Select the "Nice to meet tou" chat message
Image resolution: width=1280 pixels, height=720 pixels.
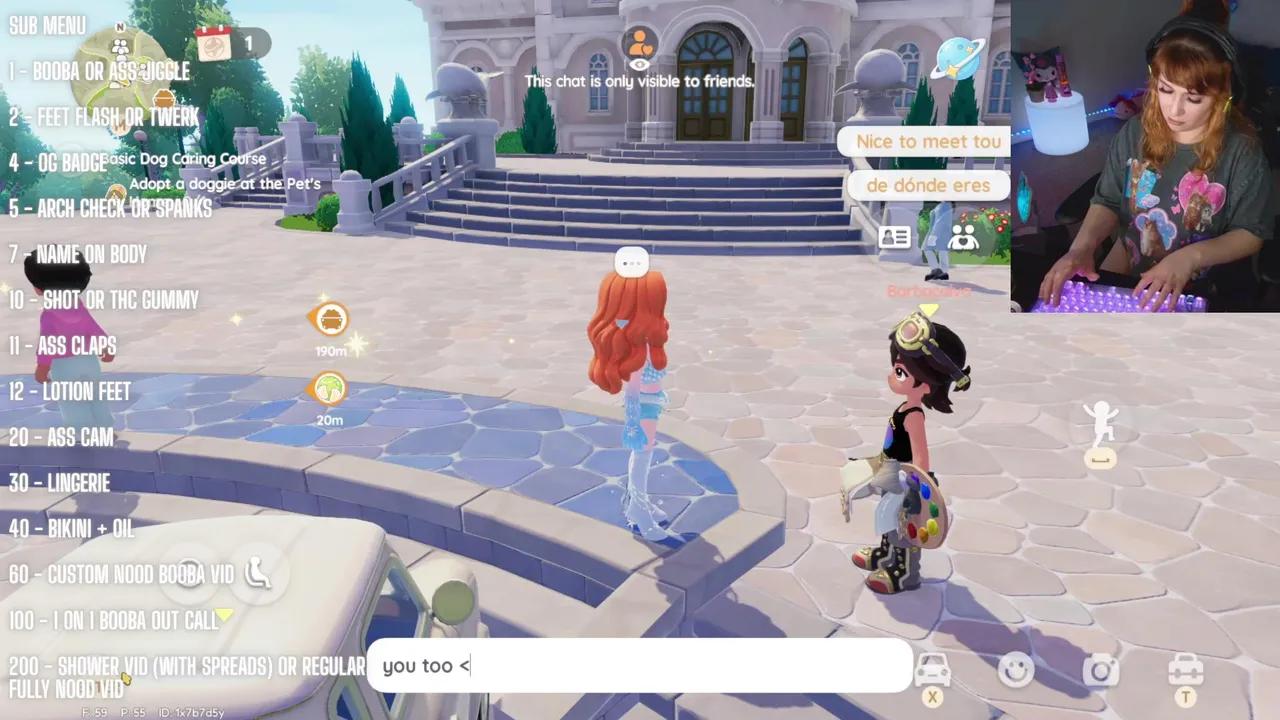tap(927, 142)
